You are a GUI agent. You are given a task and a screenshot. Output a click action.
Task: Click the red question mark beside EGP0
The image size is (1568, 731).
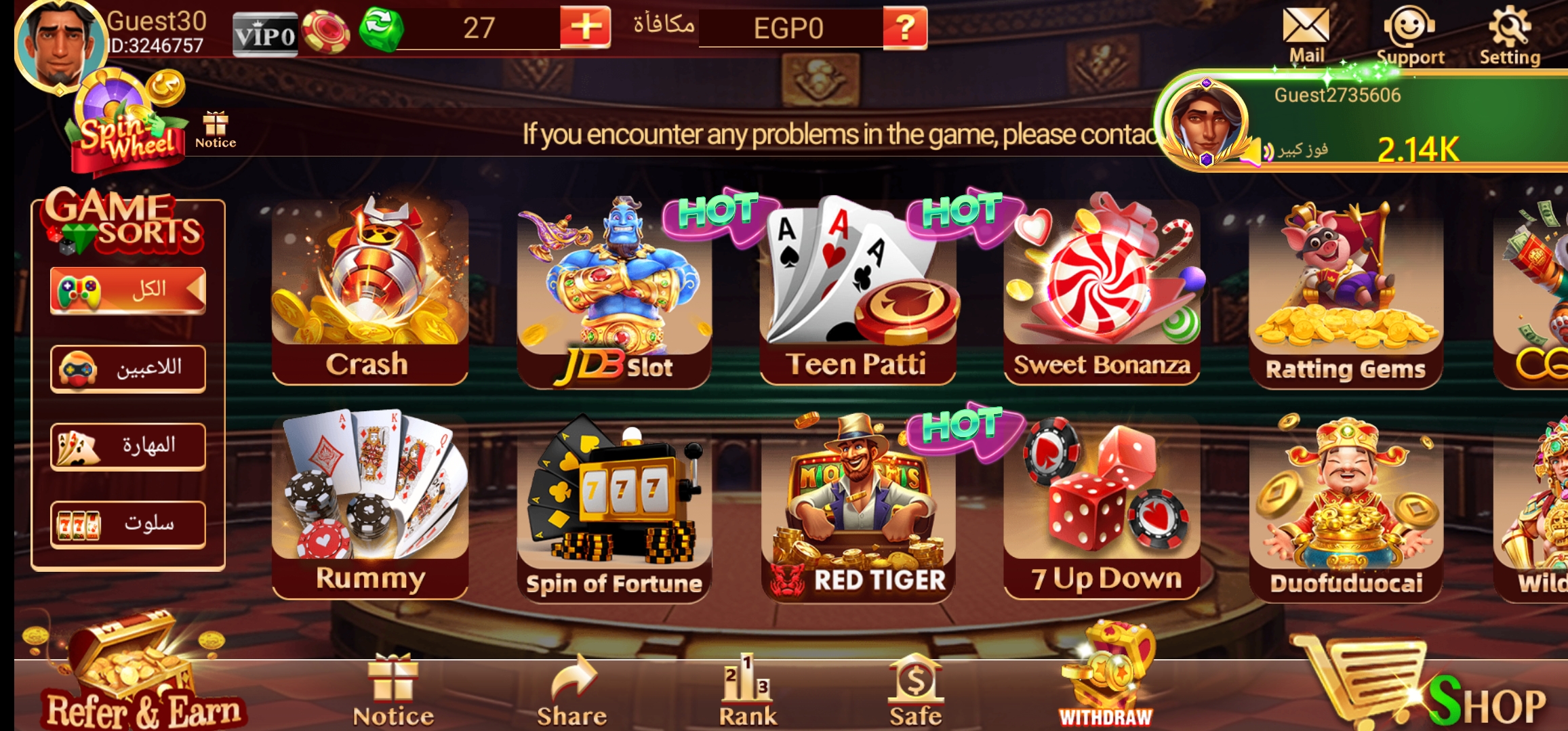click(905, 28)
